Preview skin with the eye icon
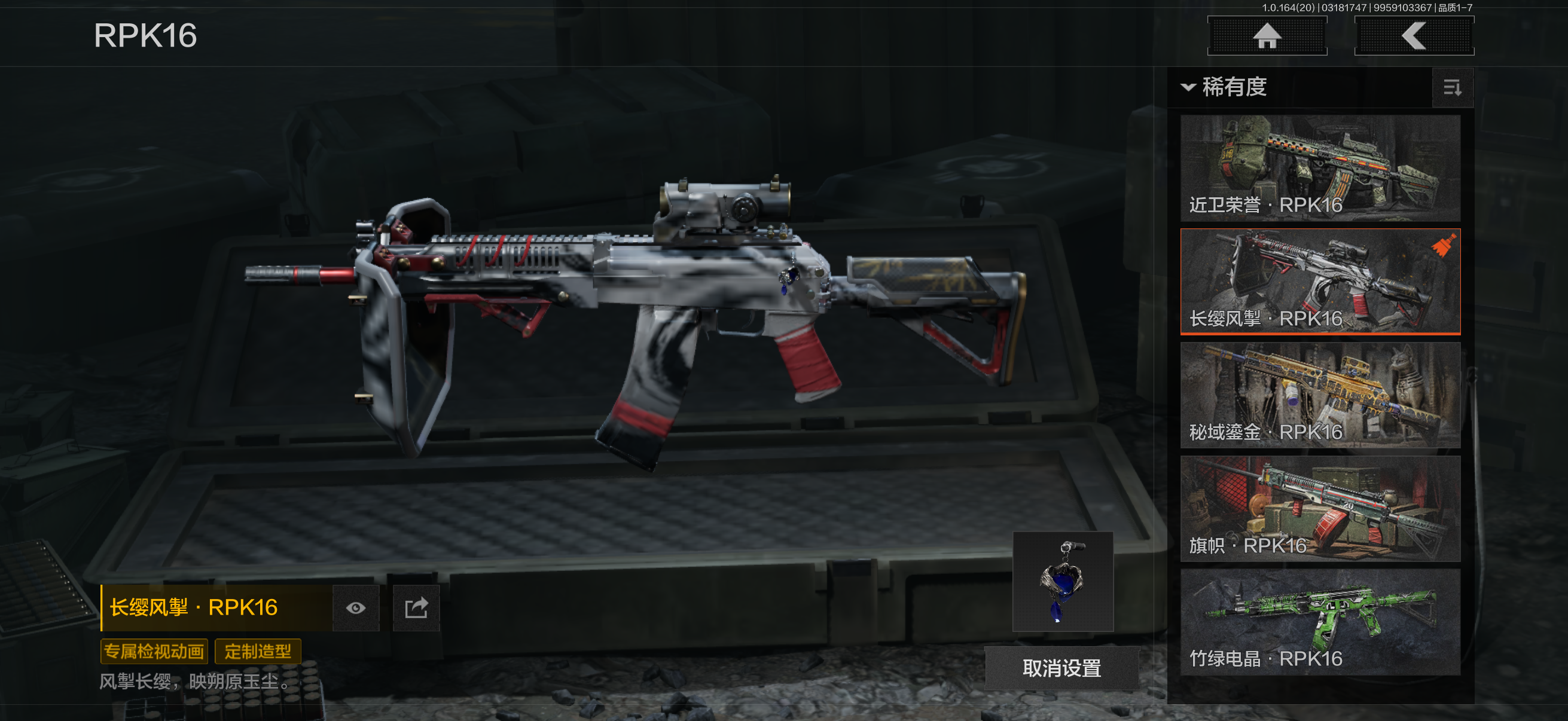This screenshot has height=721, width=1568. click(356, 608)
